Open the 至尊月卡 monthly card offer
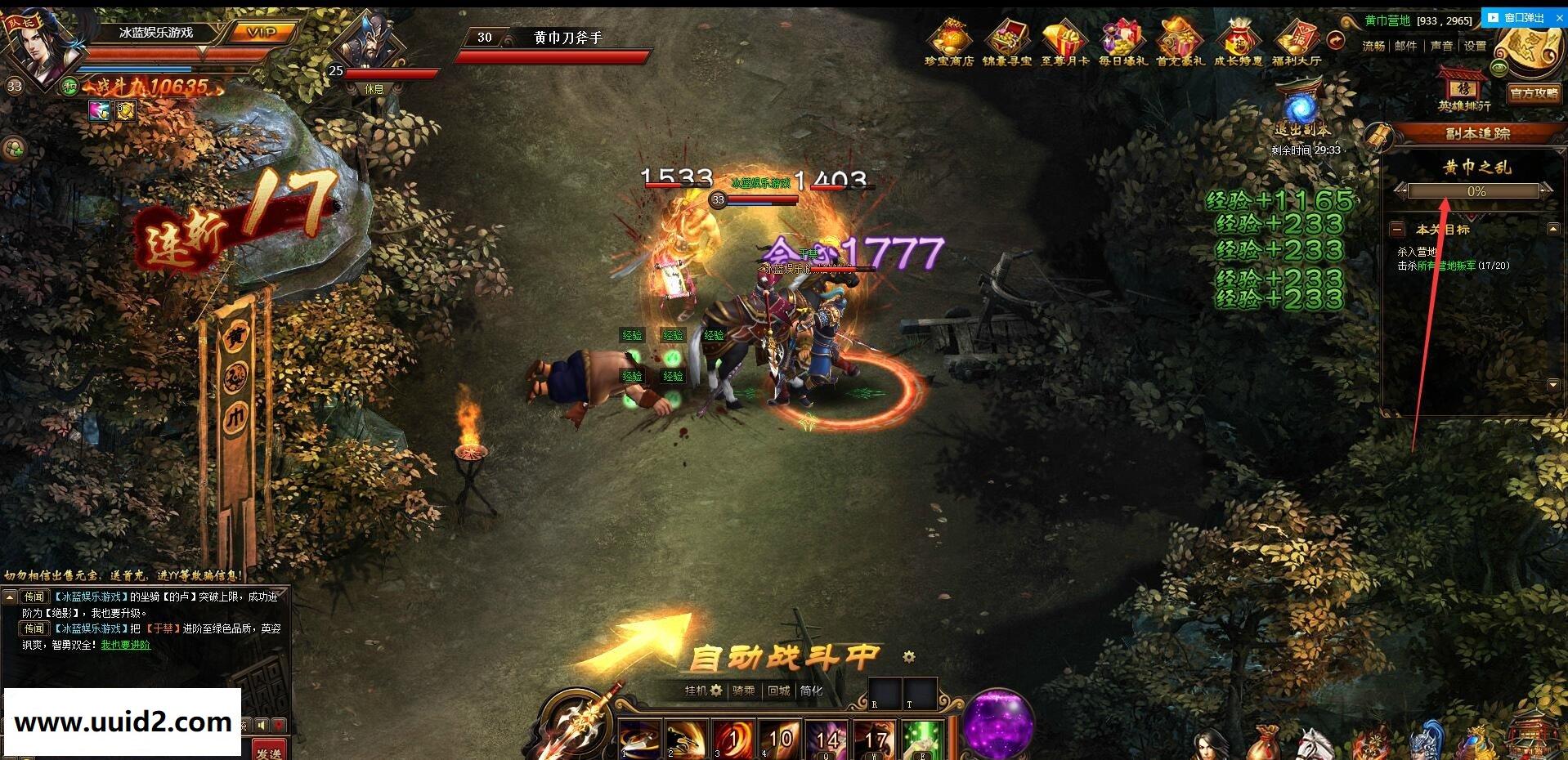 [x=1064, y=42]
